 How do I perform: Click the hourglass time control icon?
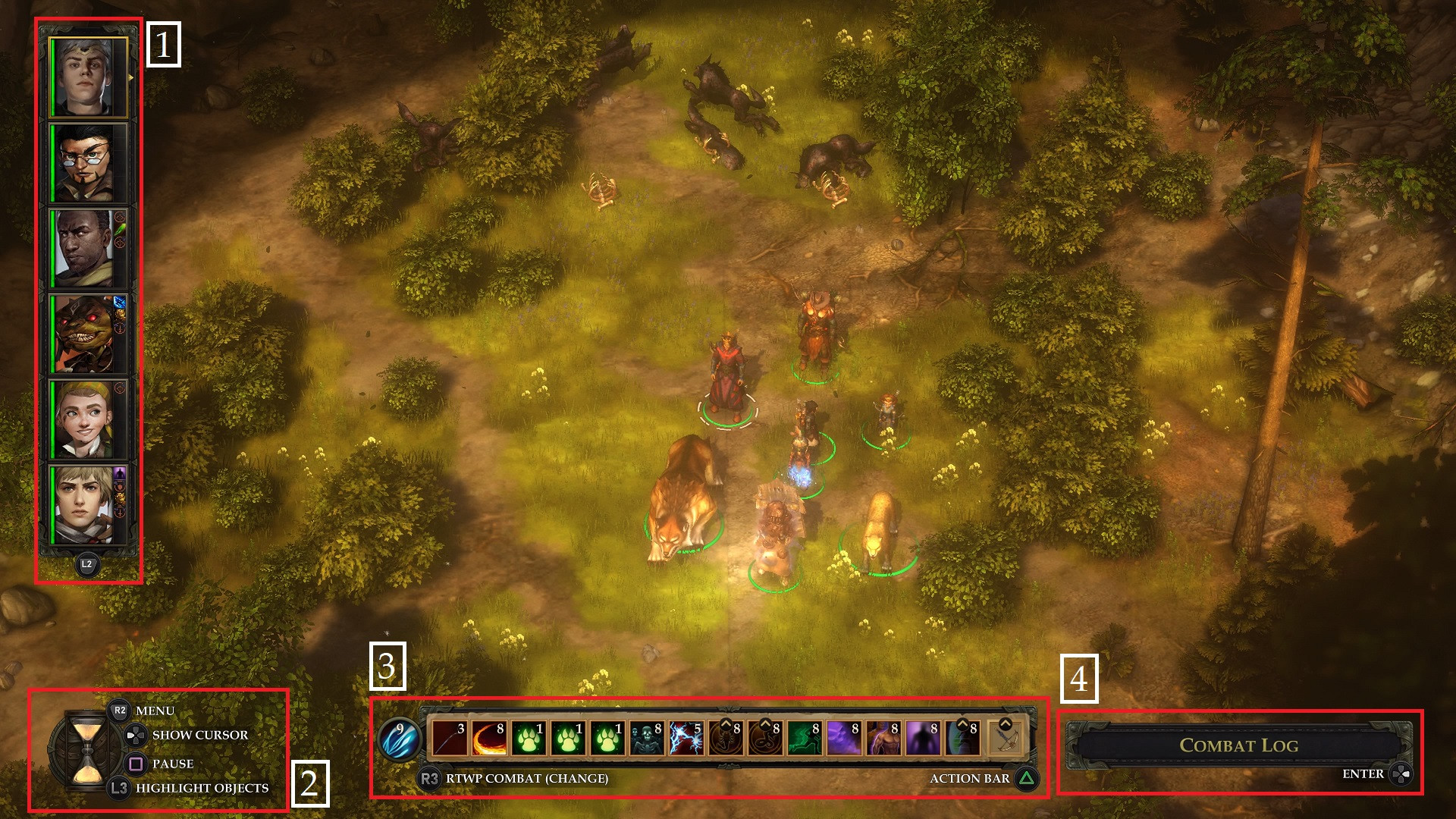point(87,751)
